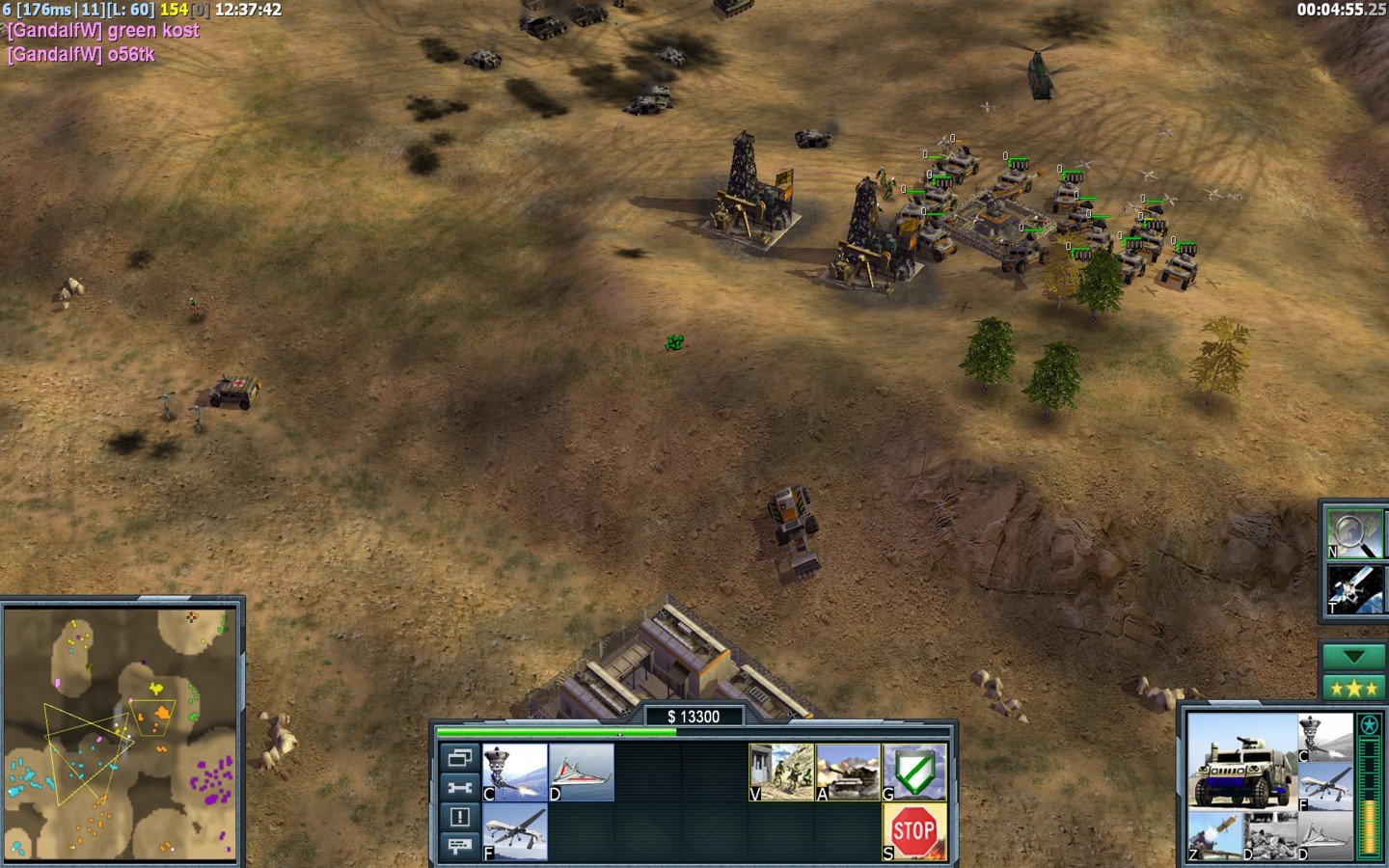Activate the Attack Move tank command
The height and width of the screenshot is (868, 1389).
click(848, 772)
